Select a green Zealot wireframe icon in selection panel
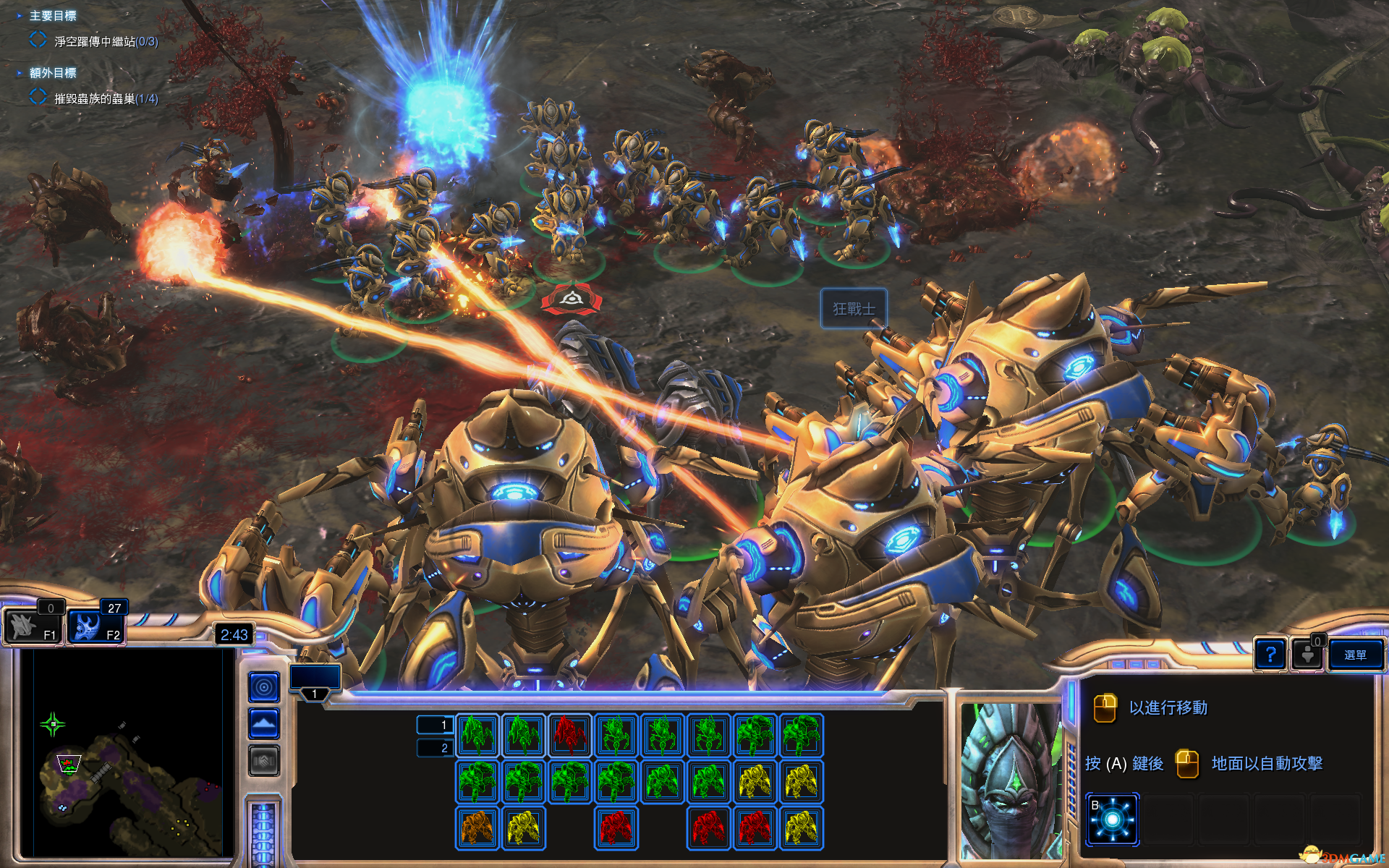 tap(477, 736)
